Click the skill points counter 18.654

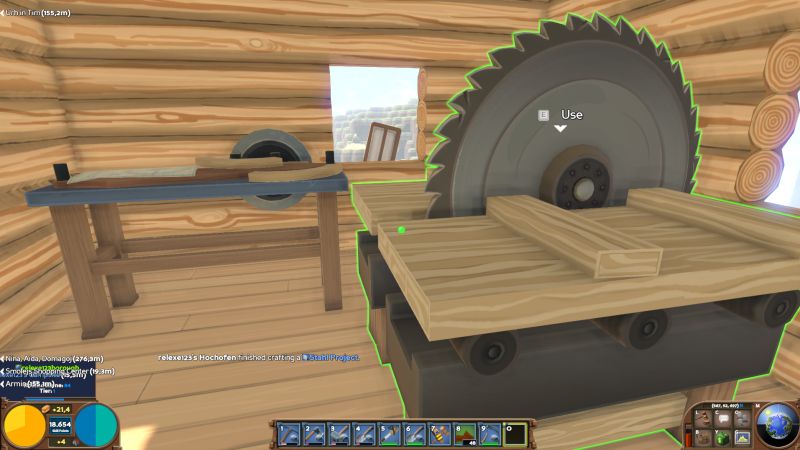pyautogui.click(x=60, y=424)
